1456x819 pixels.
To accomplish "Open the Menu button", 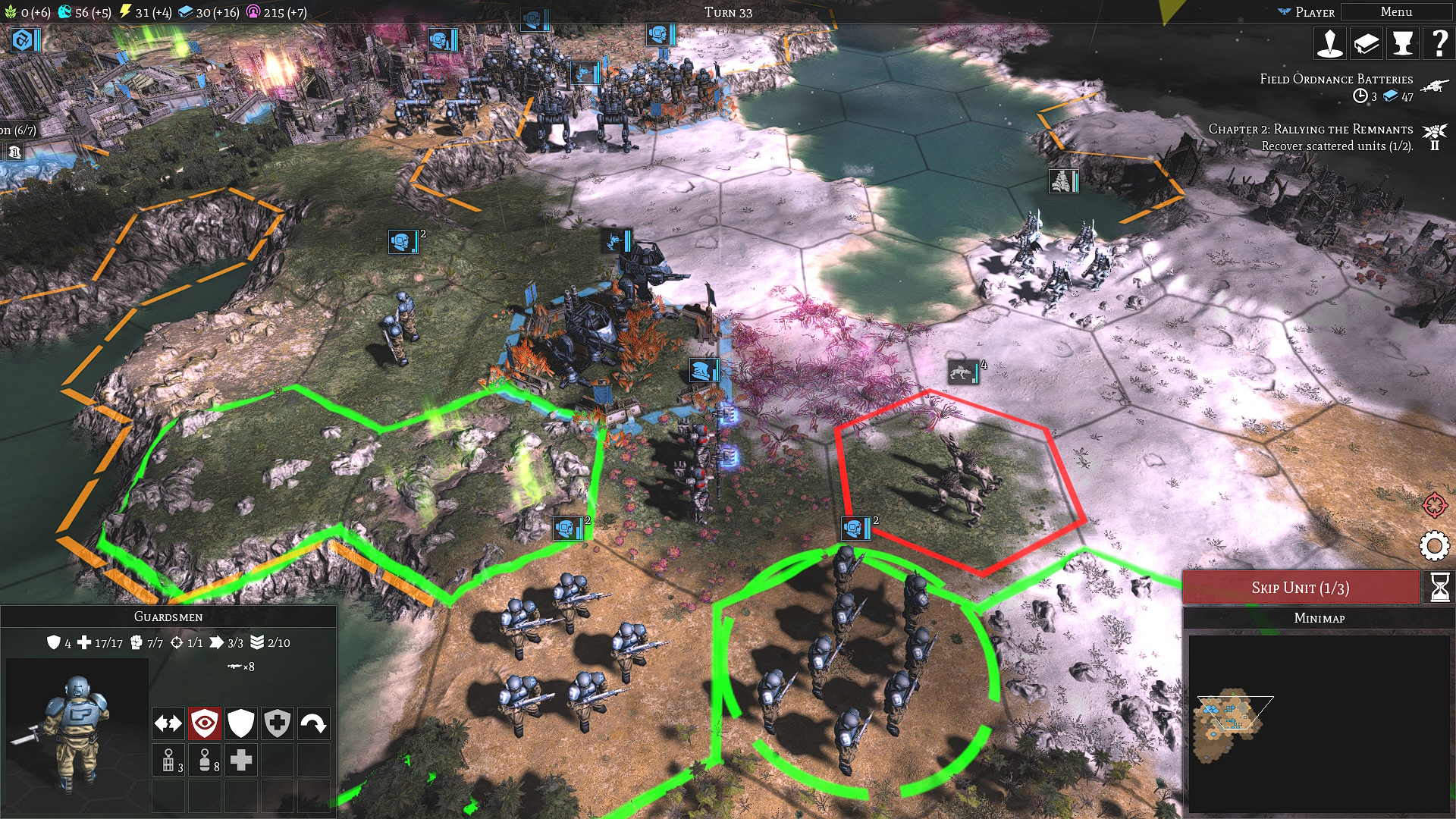I will [1395, 12].
